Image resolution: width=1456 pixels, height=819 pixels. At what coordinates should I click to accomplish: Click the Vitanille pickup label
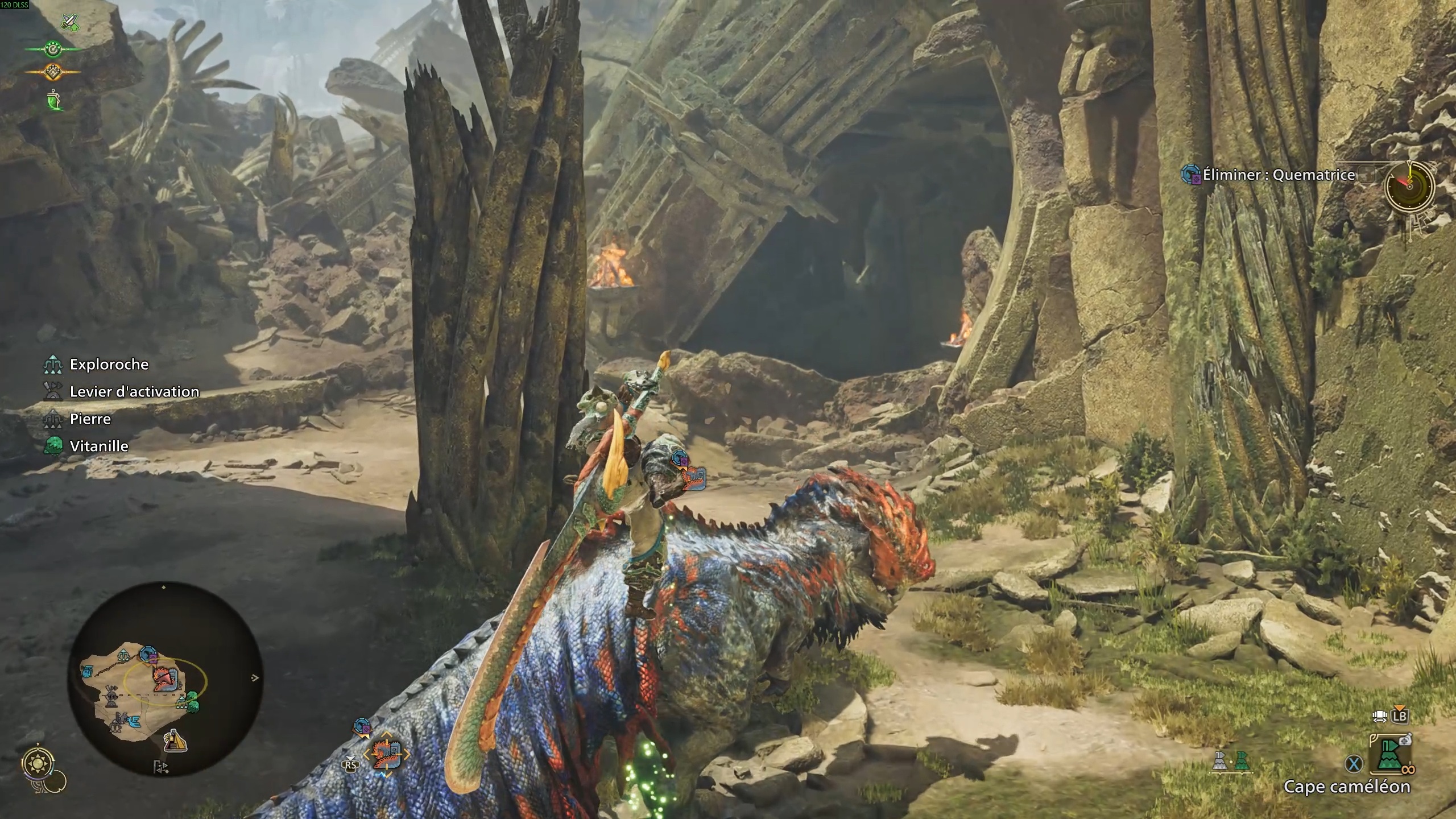point(98,446)
